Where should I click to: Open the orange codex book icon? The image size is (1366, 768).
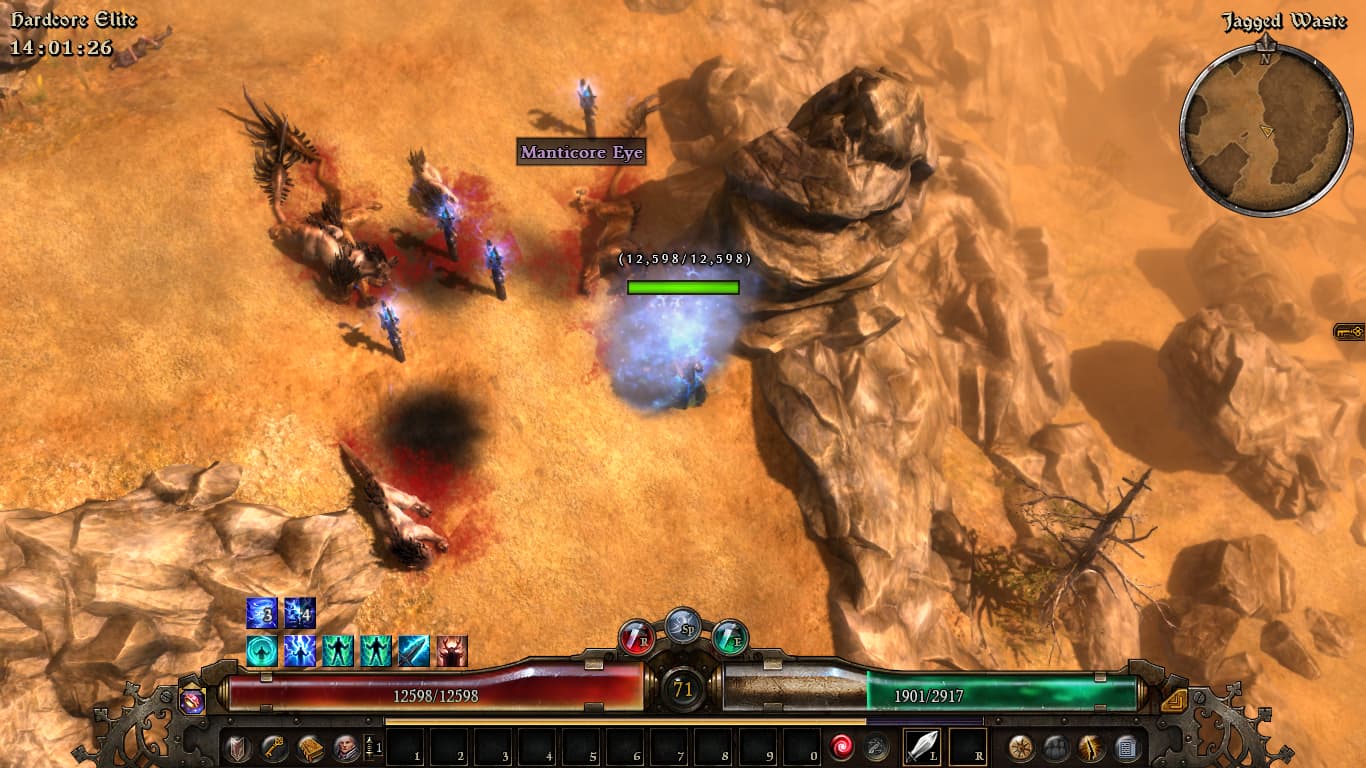point(310,748)
